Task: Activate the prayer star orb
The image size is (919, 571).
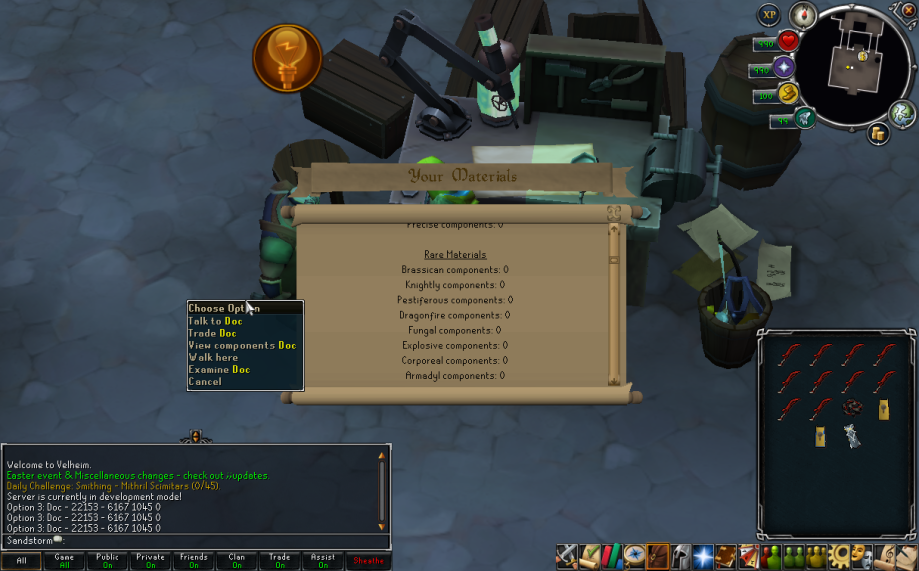Action: click(783, 68)
